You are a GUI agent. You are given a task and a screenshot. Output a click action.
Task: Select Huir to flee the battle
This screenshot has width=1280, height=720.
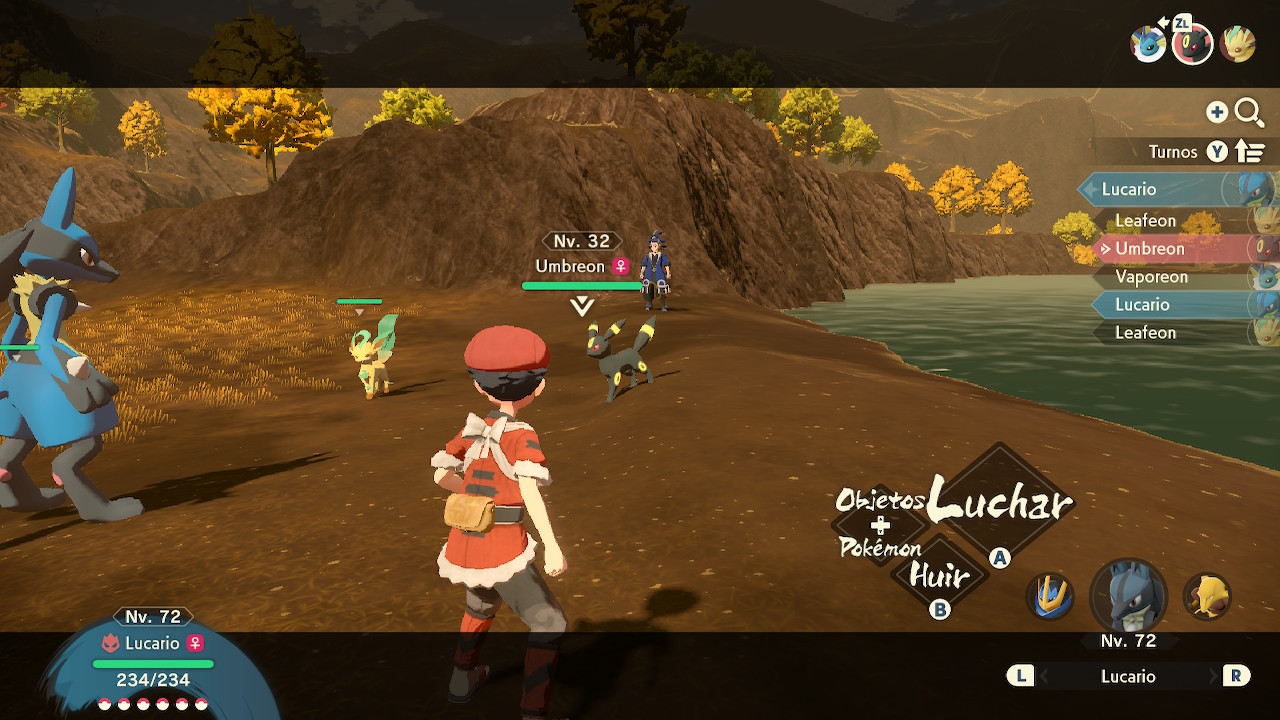coord(939,577)
